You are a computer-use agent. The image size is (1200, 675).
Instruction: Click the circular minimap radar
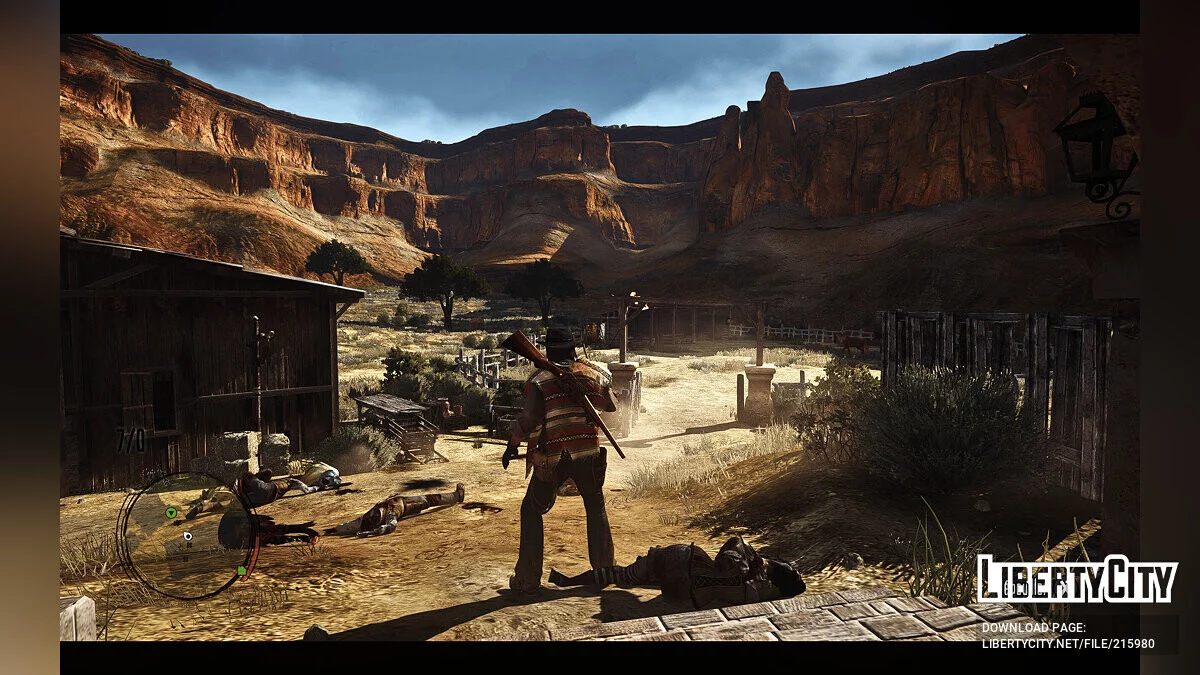186,535
